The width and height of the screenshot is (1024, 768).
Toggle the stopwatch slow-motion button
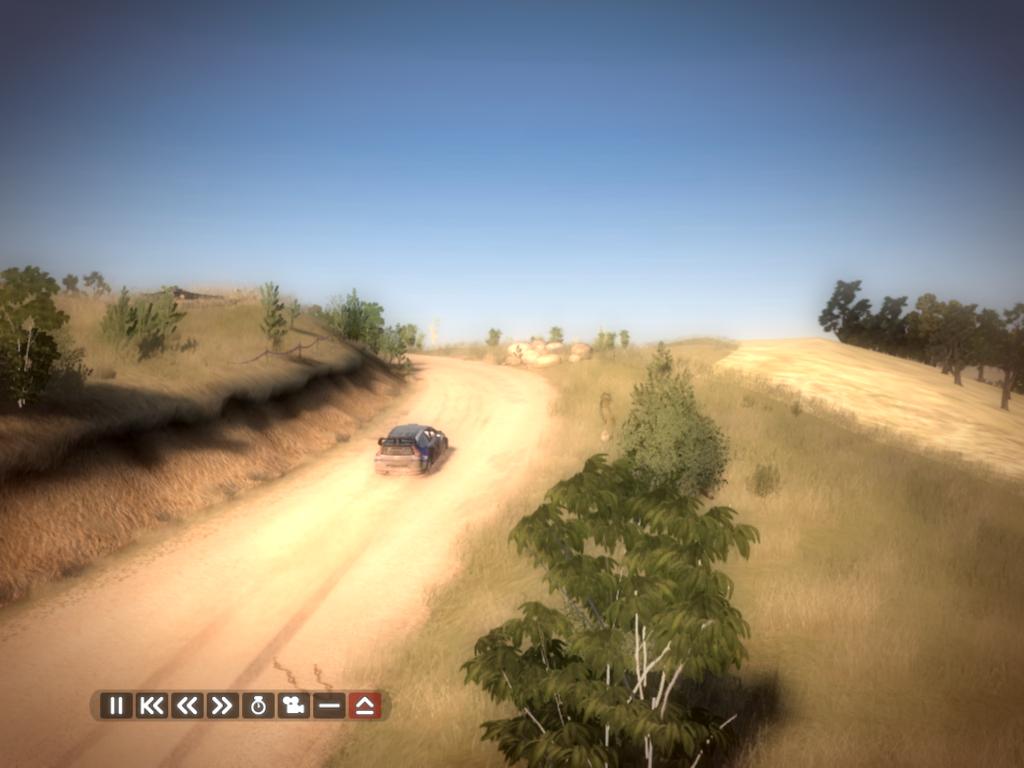258,705
